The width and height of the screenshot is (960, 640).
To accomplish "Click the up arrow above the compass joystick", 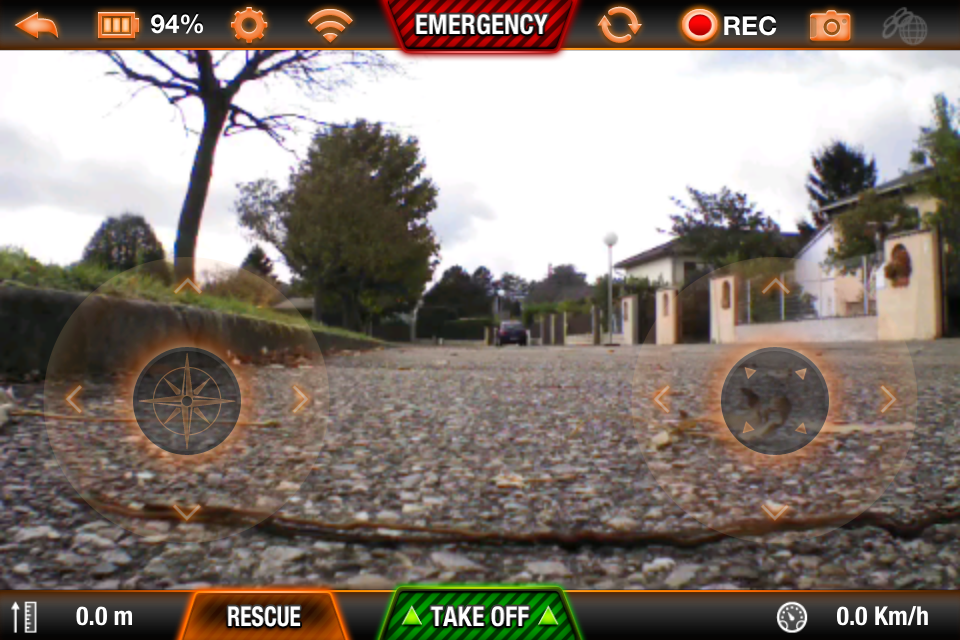I will click(x=187, y=287).
